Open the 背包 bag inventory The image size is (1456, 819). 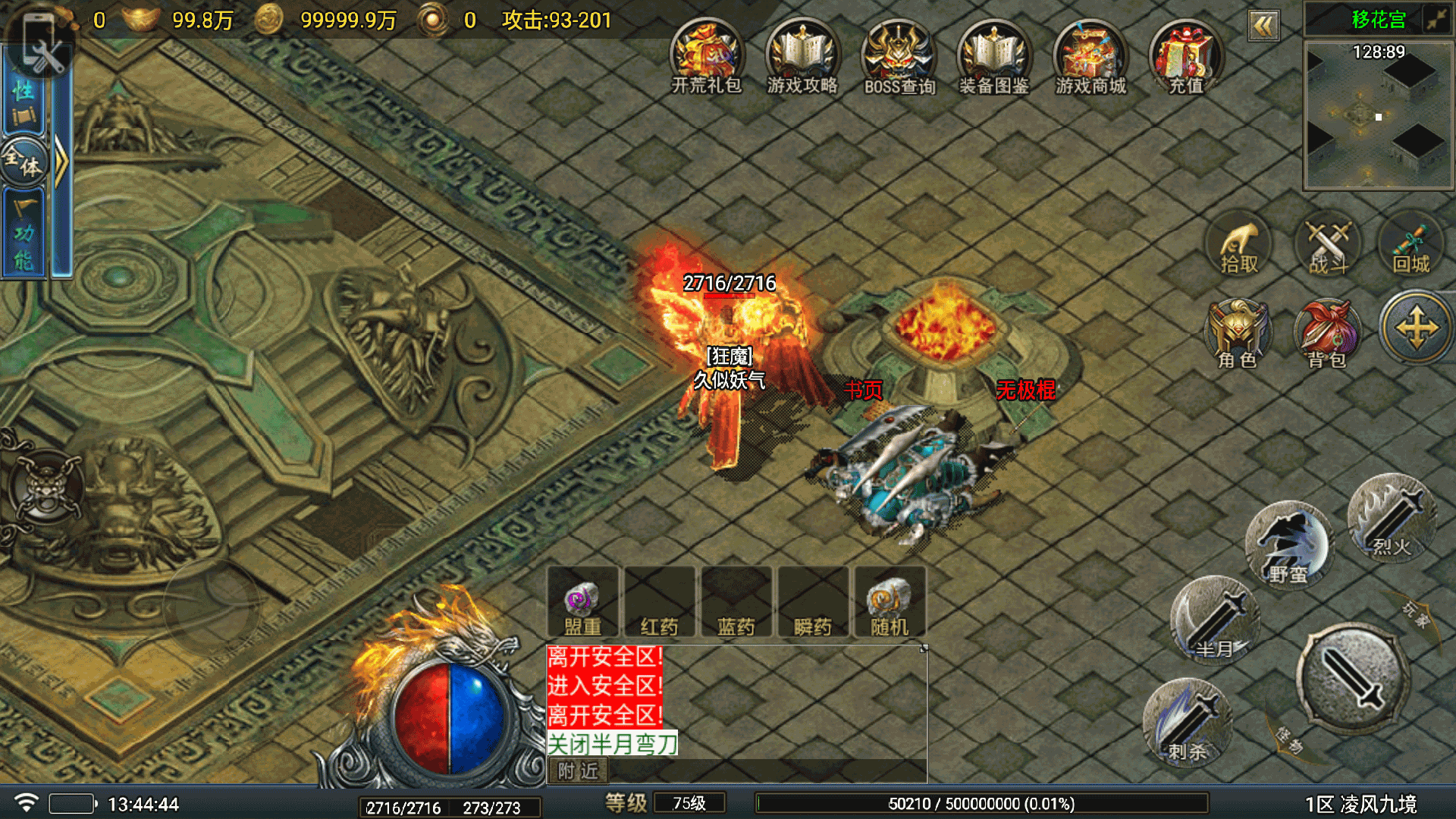point(1327,334)
